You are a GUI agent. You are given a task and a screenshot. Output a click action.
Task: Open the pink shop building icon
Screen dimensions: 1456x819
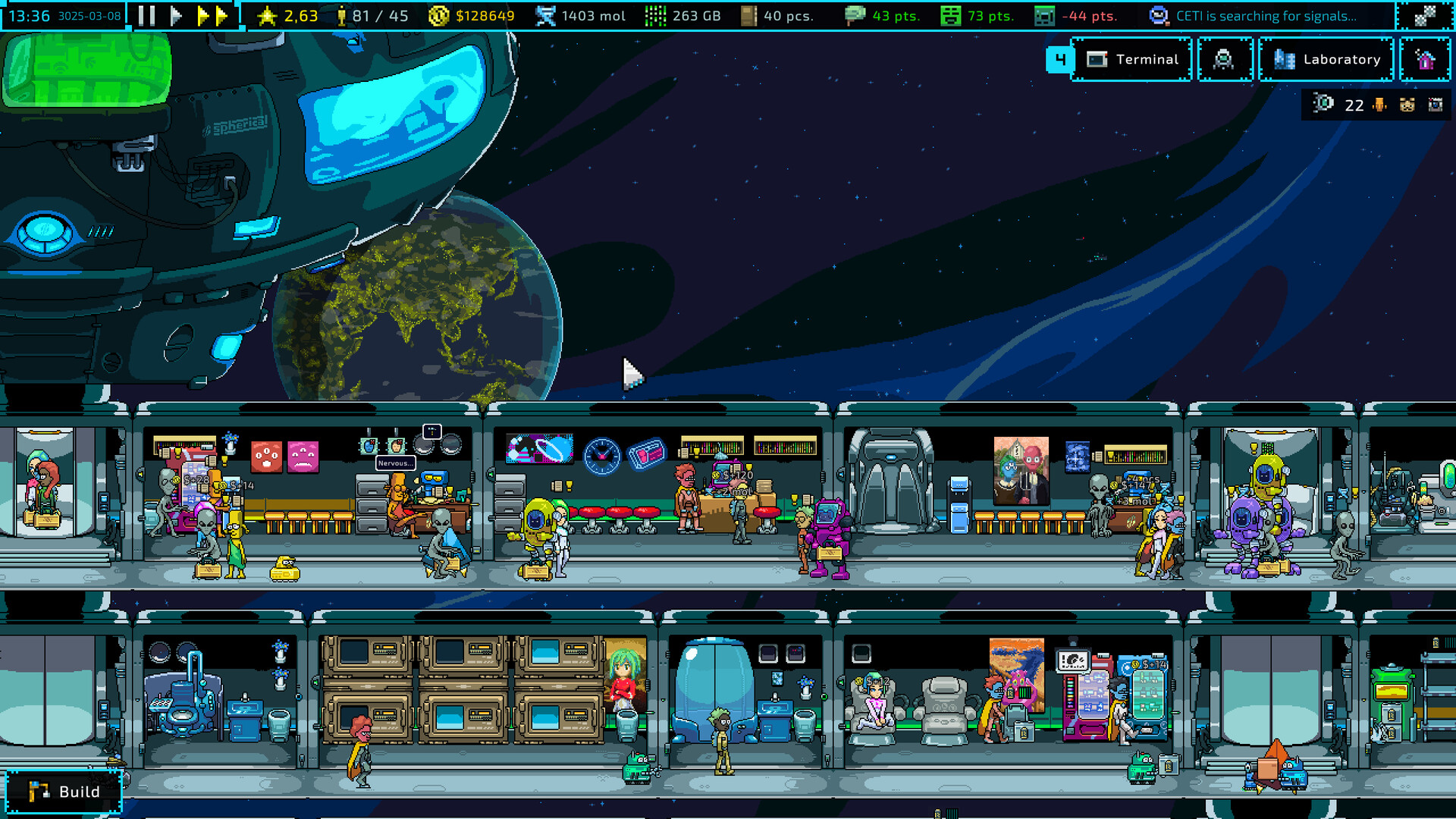[x=1425, y=59]
